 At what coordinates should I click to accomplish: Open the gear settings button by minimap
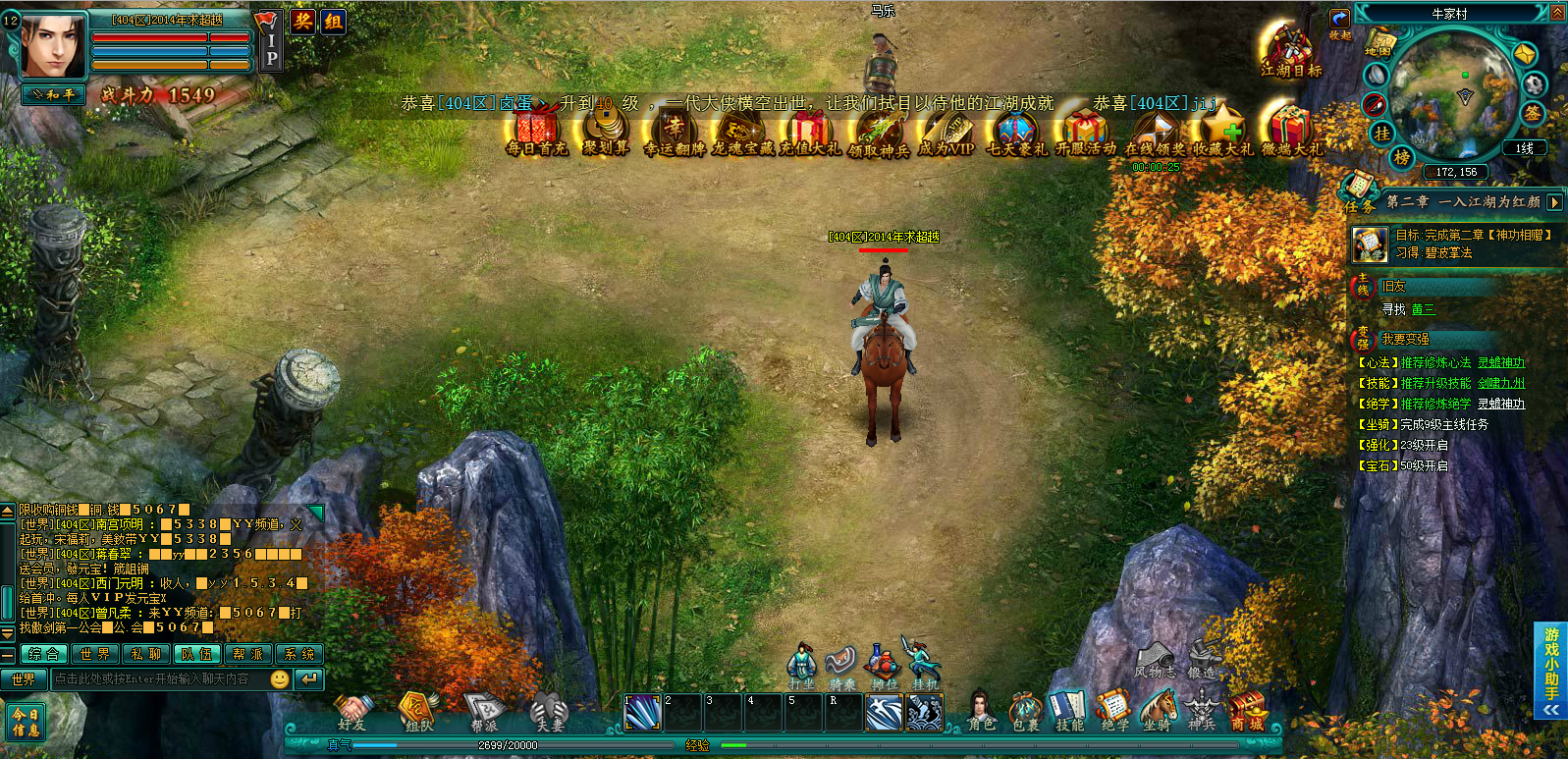(x=1534, y=84)
